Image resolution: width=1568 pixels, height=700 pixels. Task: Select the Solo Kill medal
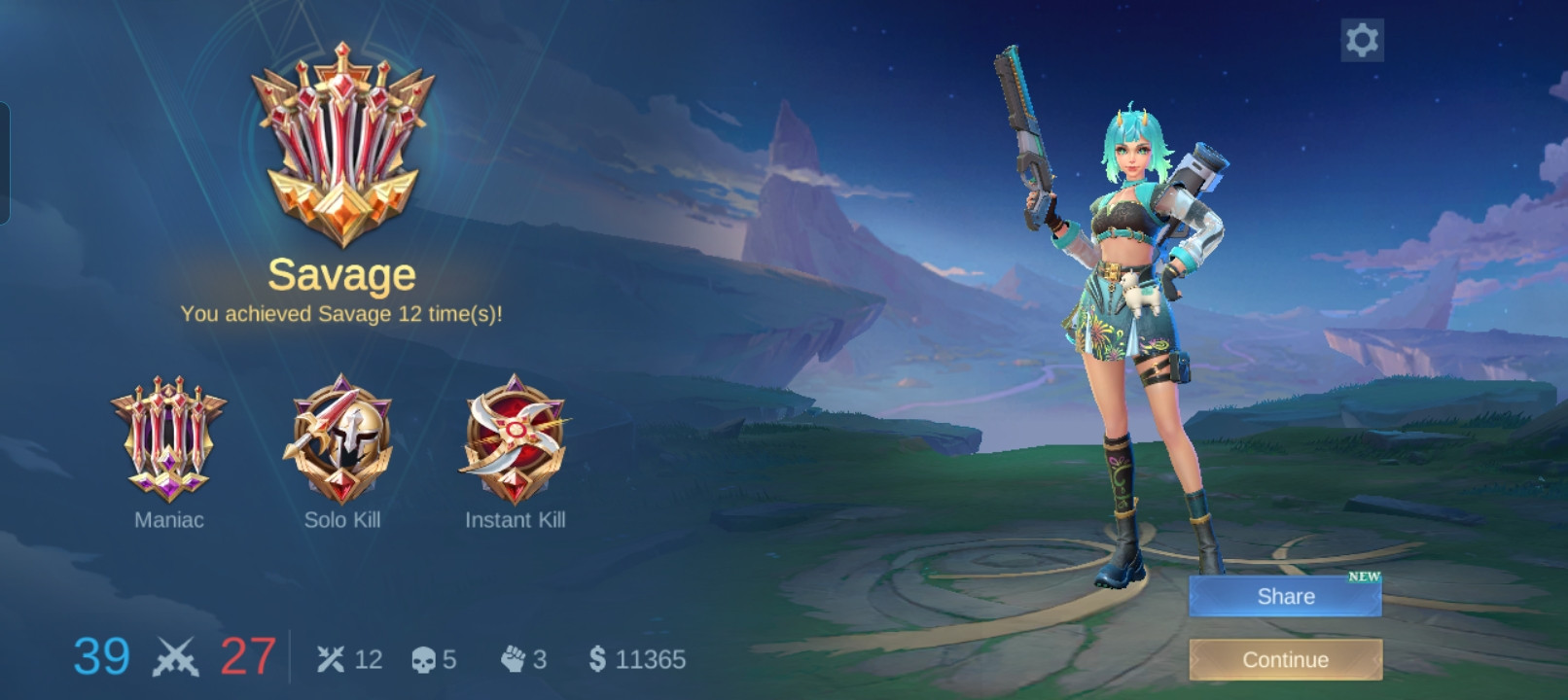coord(341,437)
